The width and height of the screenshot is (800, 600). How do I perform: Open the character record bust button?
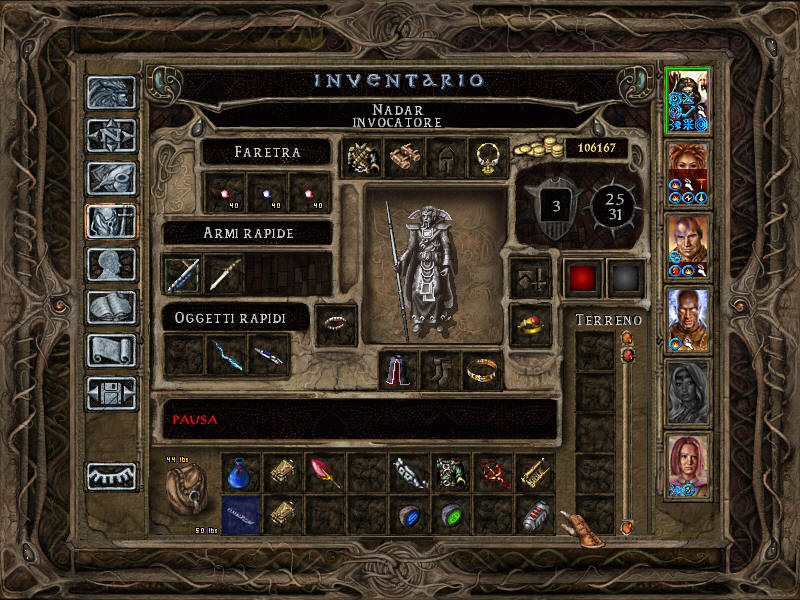111,264
